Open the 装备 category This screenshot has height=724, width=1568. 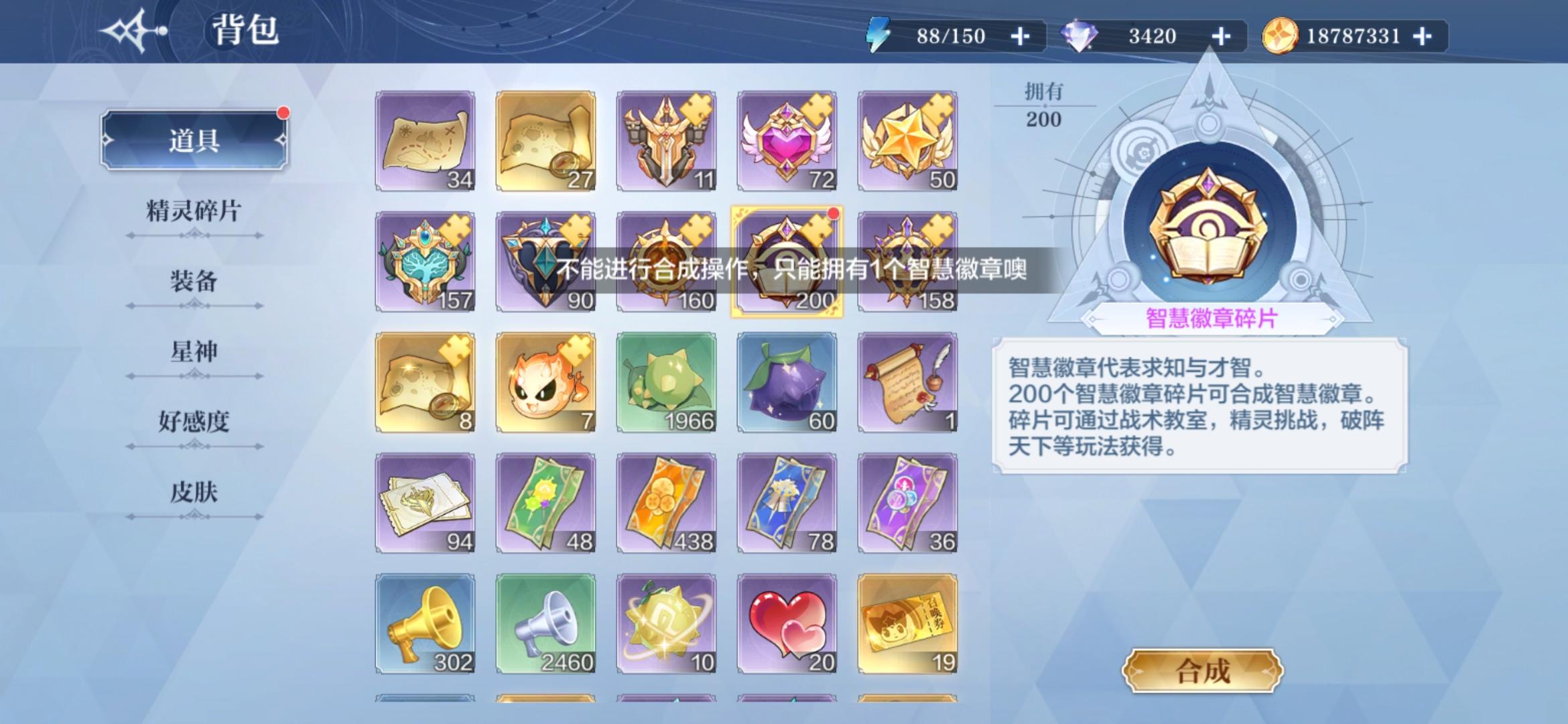[194, 284]
